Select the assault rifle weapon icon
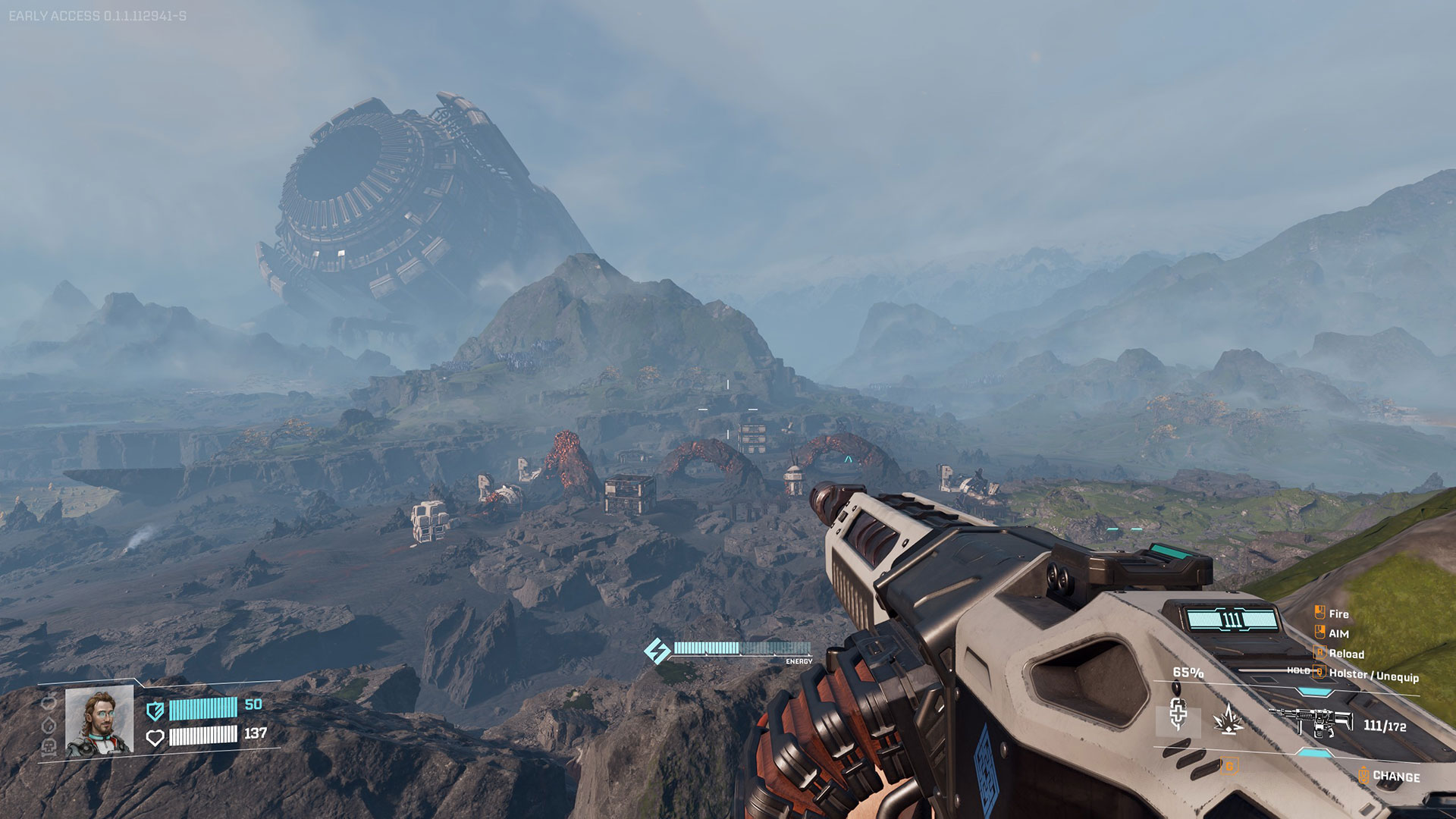Screen dimensions: 1456x819 (x=1310, y=722)
